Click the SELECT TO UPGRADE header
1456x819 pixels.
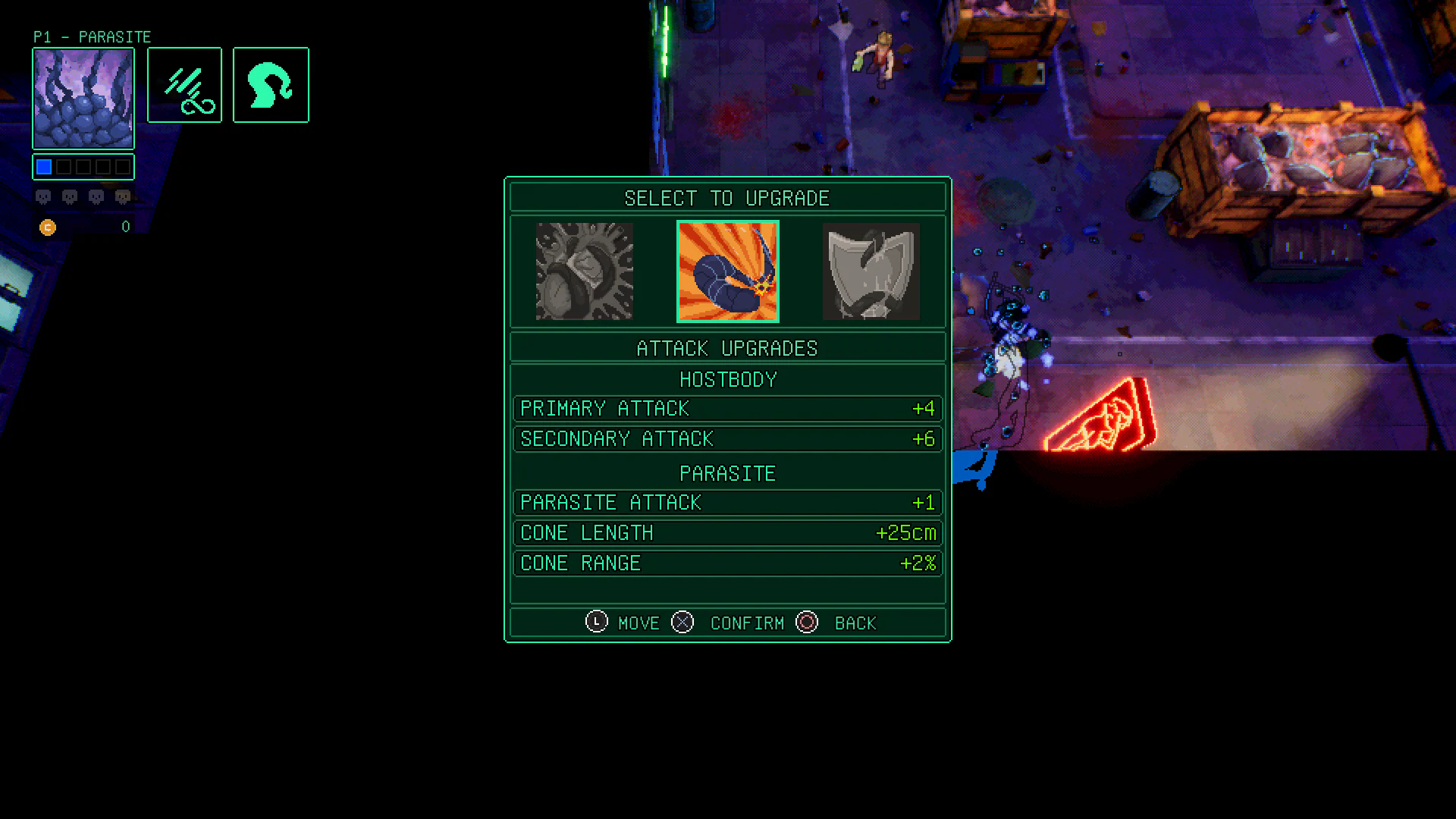pyautogui.click(x=727, y=198)
